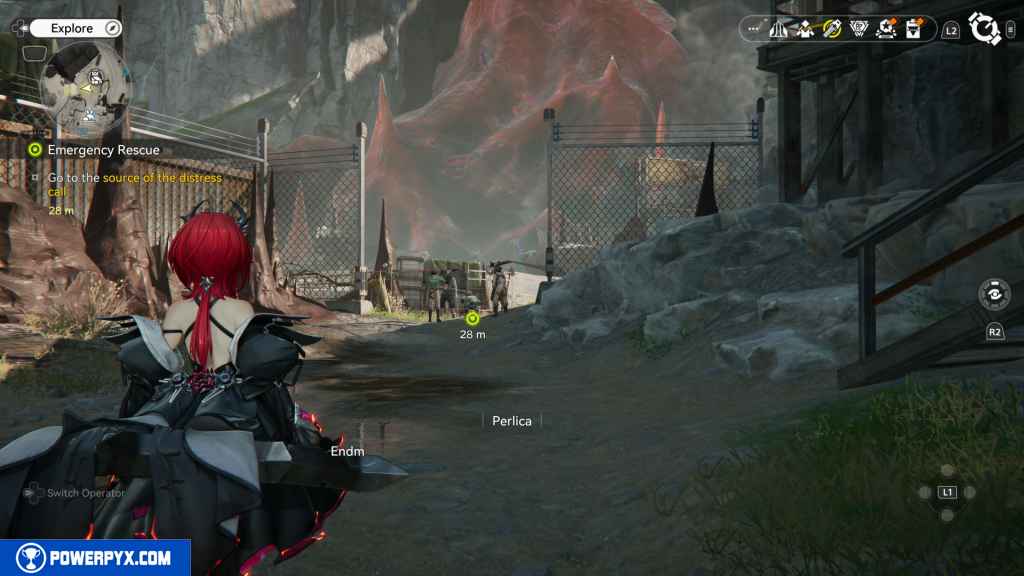The width and height of the screenshot is (1024, 576).
Task: Click the green quest waypoint marker
Action: 473,318
